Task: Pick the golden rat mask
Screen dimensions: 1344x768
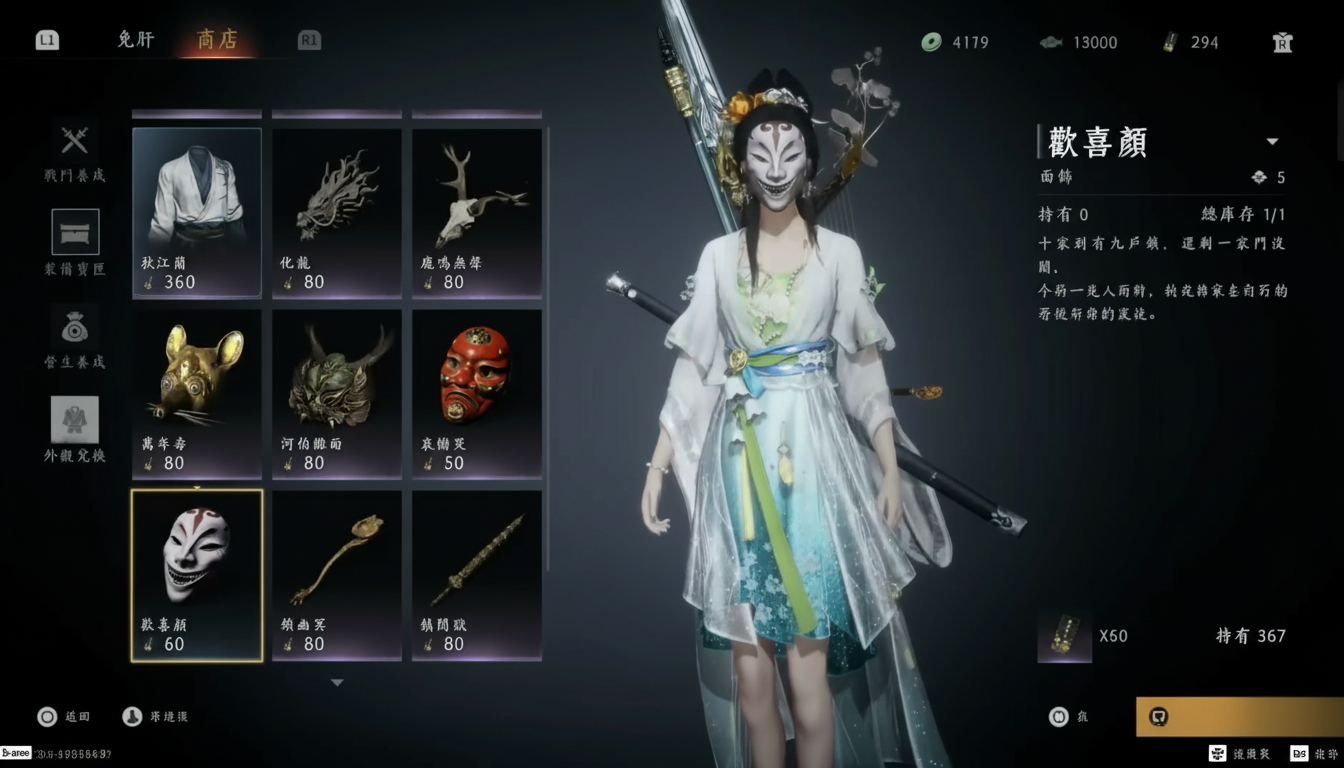Action: click(197, 393)
